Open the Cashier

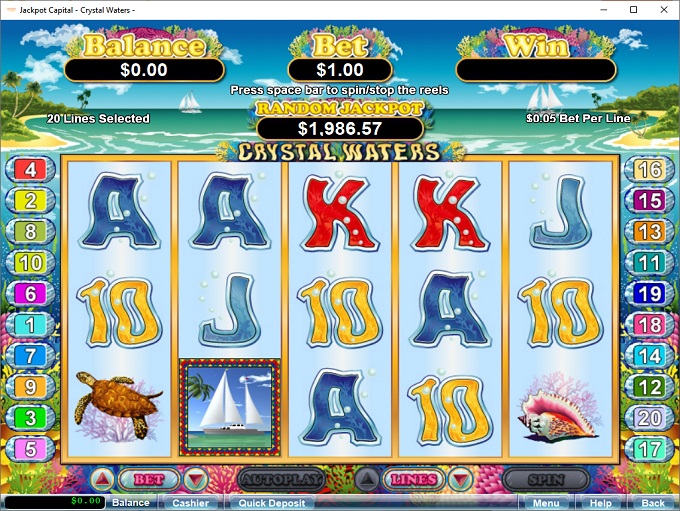[x=190, y=503]
